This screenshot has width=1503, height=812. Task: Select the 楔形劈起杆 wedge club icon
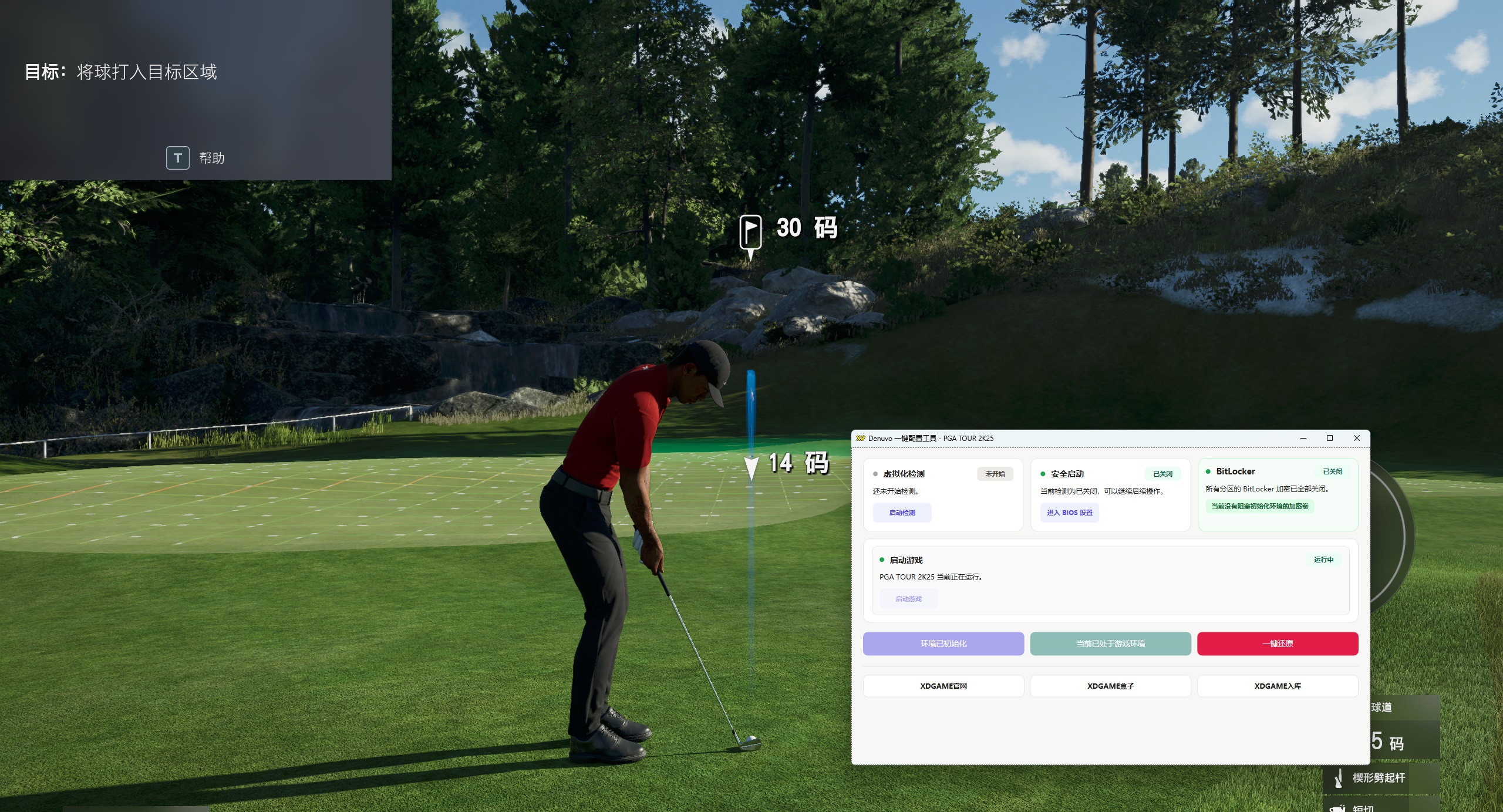point(1338,779)
